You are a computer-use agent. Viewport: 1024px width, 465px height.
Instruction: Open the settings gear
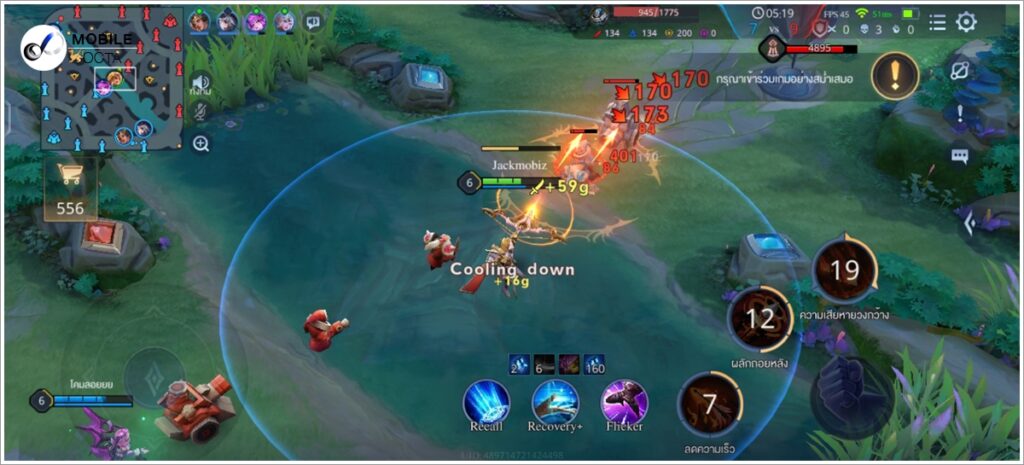(966, 22)
